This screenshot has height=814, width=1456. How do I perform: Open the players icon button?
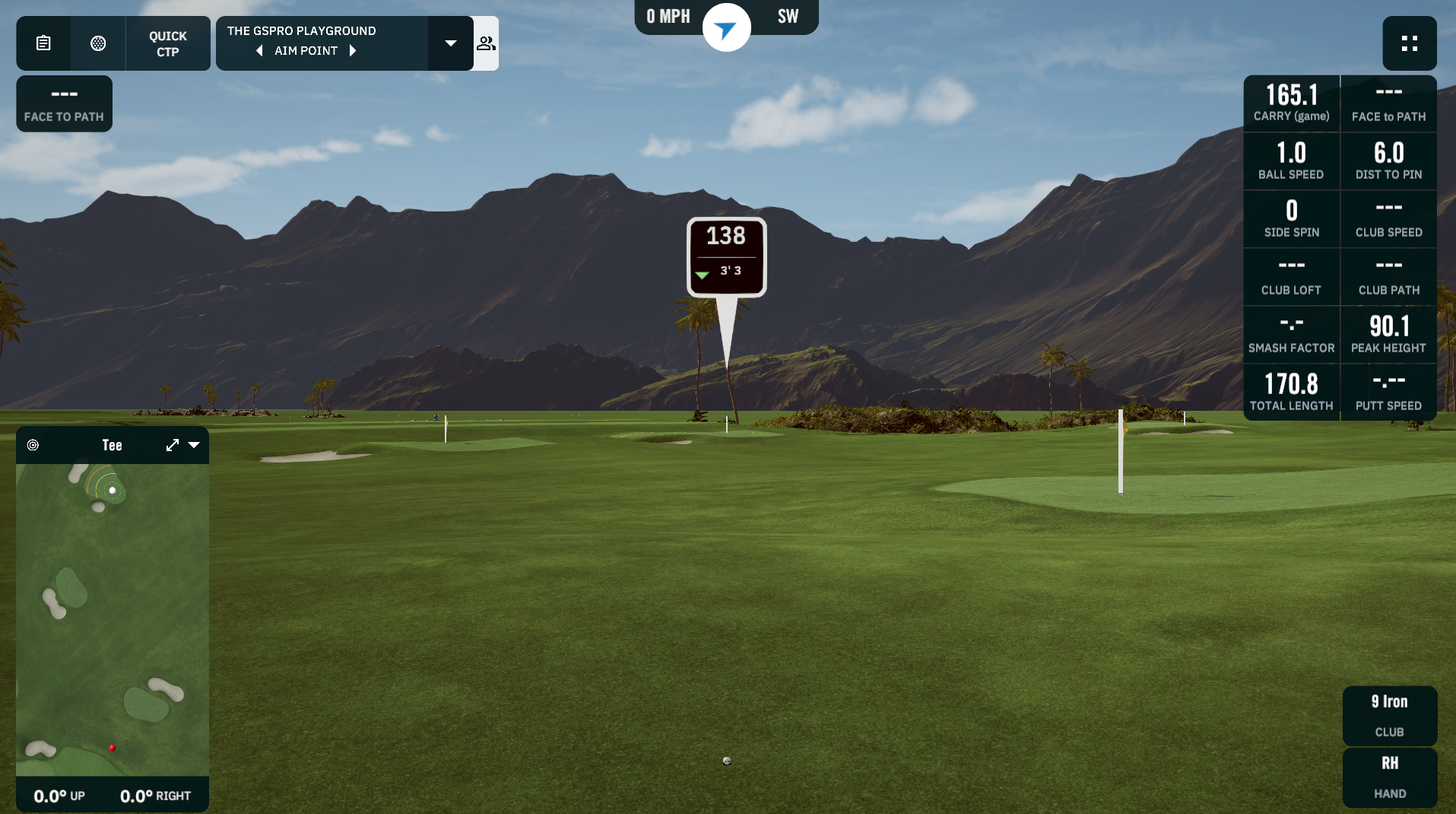(x=486, y=43)
